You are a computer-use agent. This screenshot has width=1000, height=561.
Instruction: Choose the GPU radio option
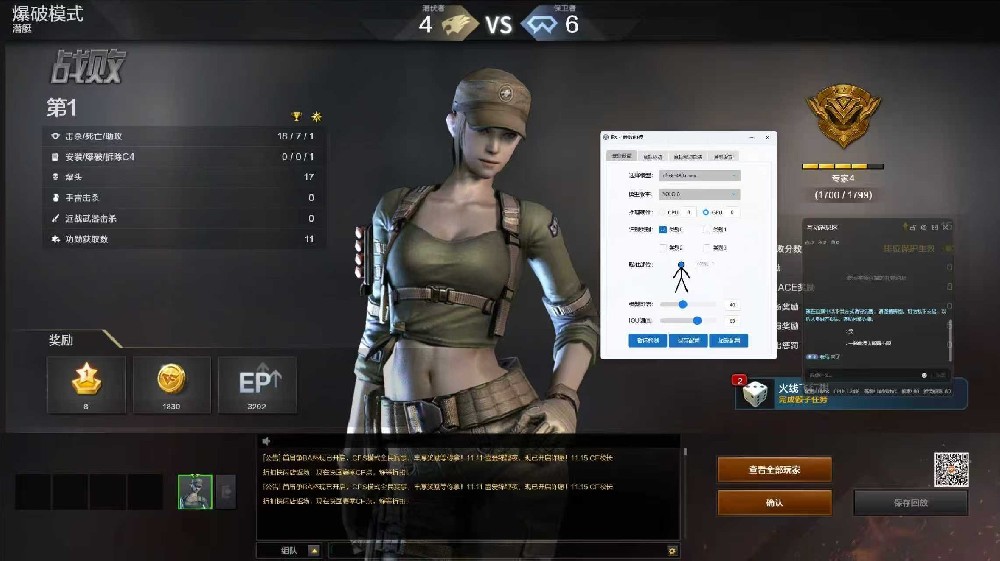click(706, 212)
